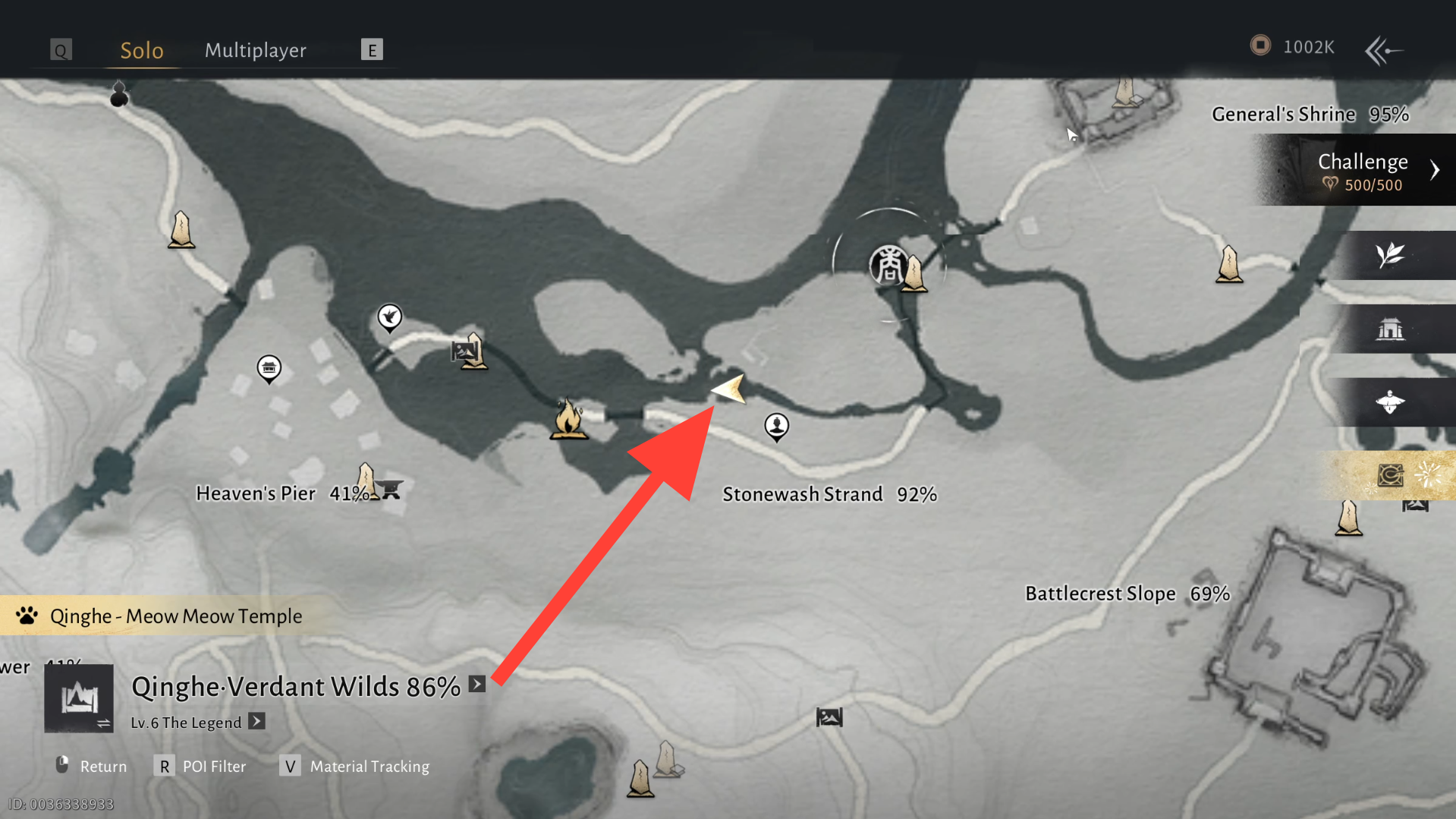1456x819 pixels.
Task: Select the leaf icon on the side panel
Action: [1390, 255]
